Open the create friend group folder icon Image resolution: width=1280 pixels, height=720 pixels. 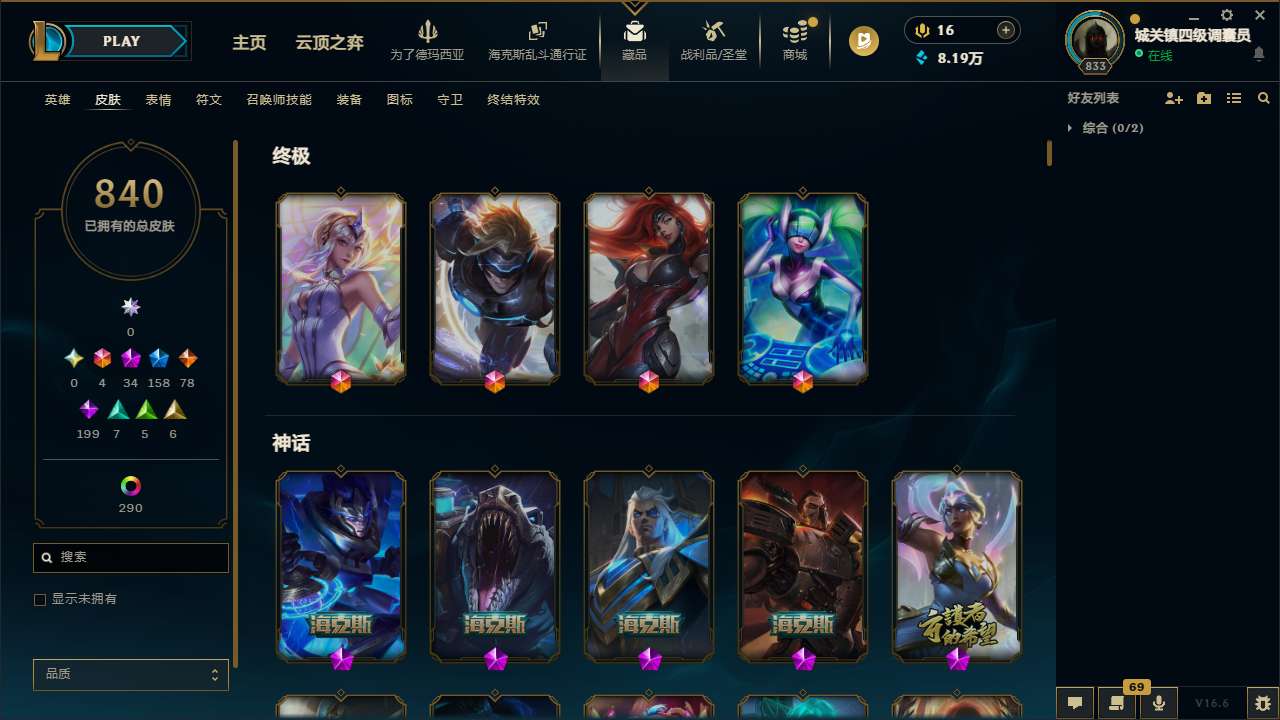point(1204,98)
